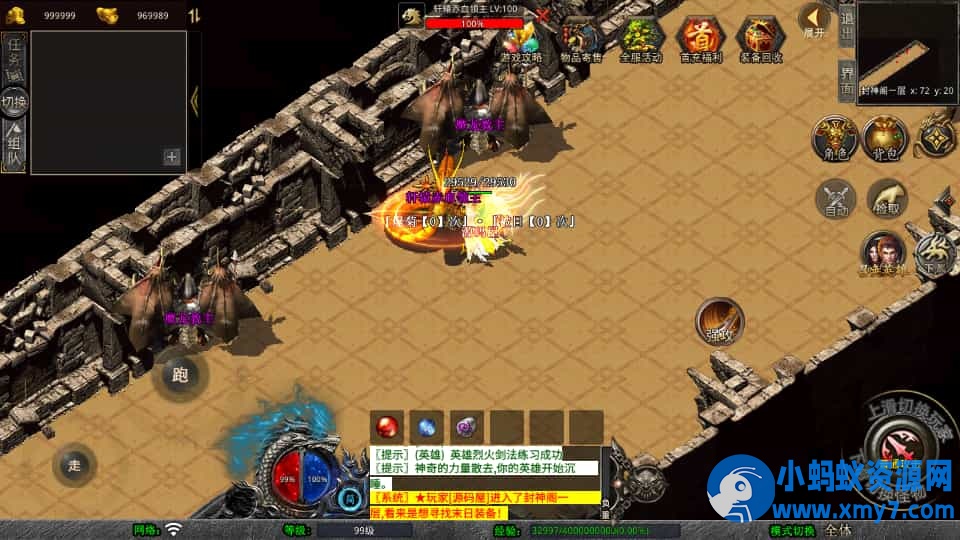The image size is (960, 540).
Task: Select the 跑 run movement button
Action: 181,376
